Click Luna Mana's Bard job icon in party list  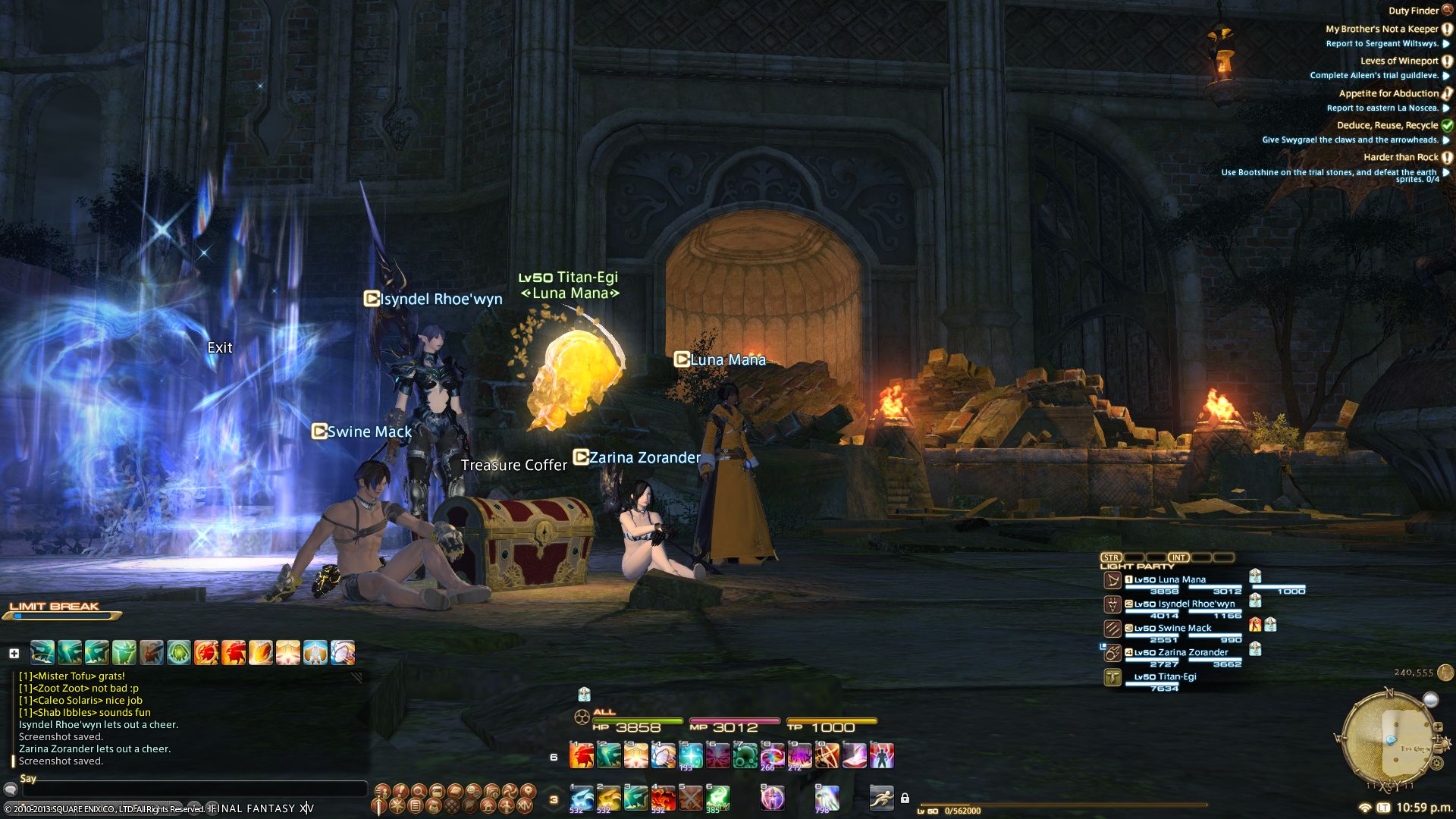pos(1112,579)
